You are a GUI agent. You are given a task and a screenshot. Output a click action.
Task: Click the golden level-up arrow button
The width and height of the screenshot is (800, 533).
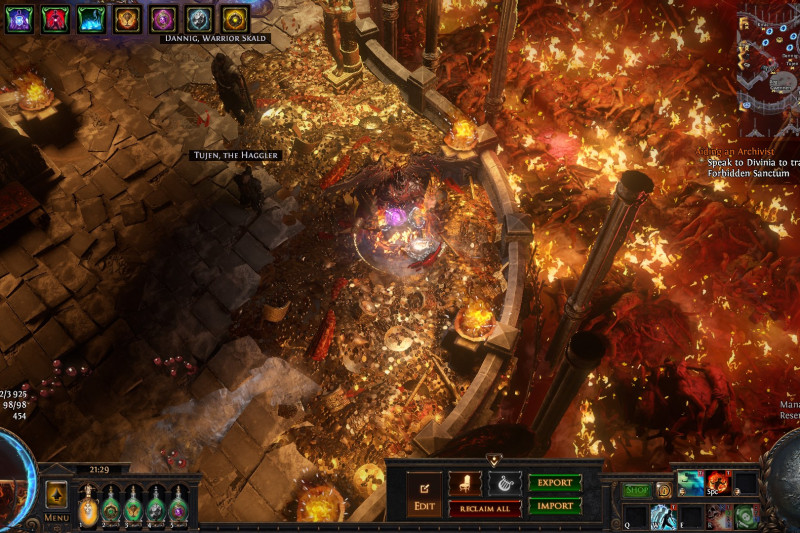coord(56,493)
